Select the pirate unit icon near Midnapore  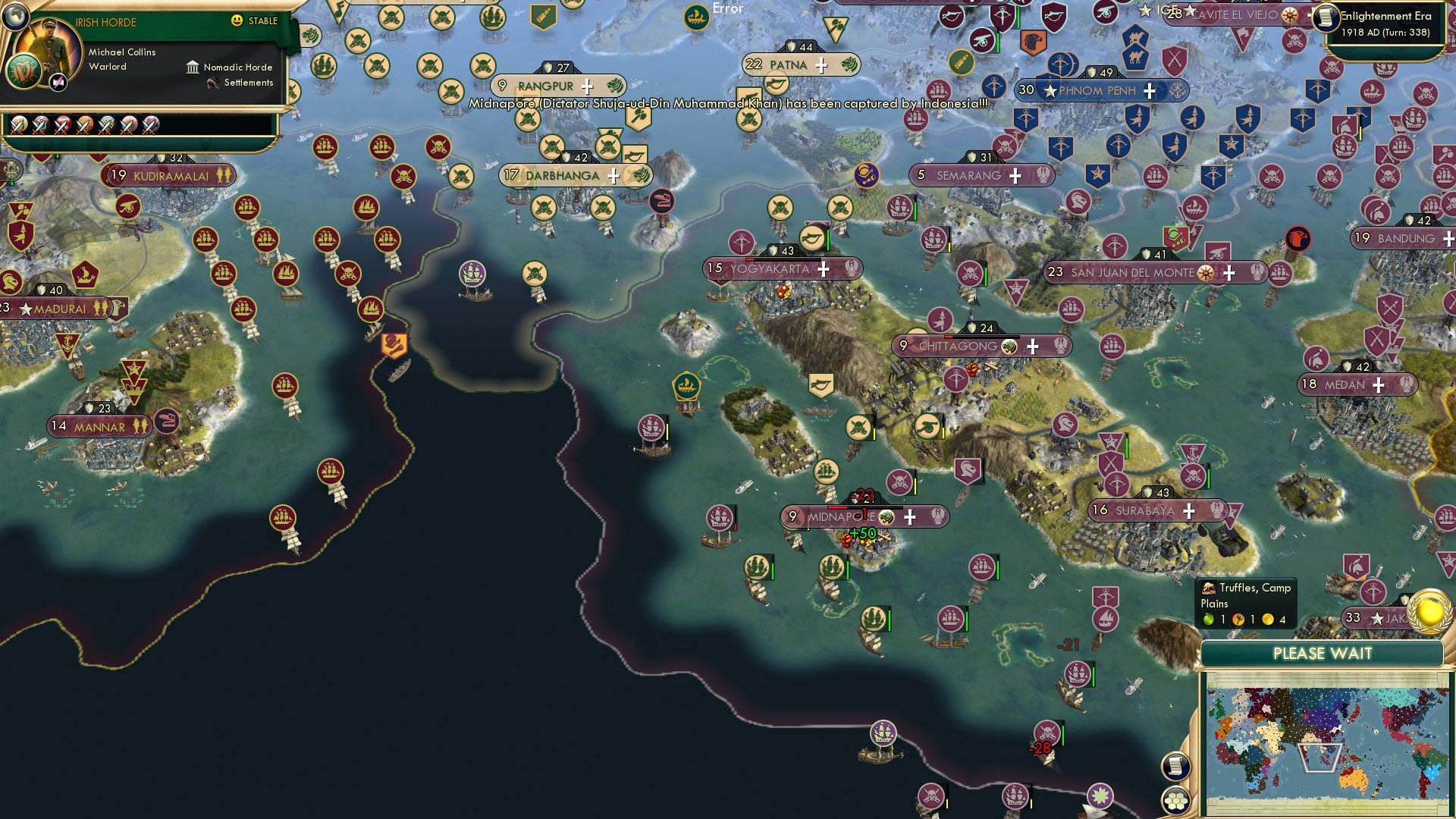pyautogui.click(x=898, y=482)
